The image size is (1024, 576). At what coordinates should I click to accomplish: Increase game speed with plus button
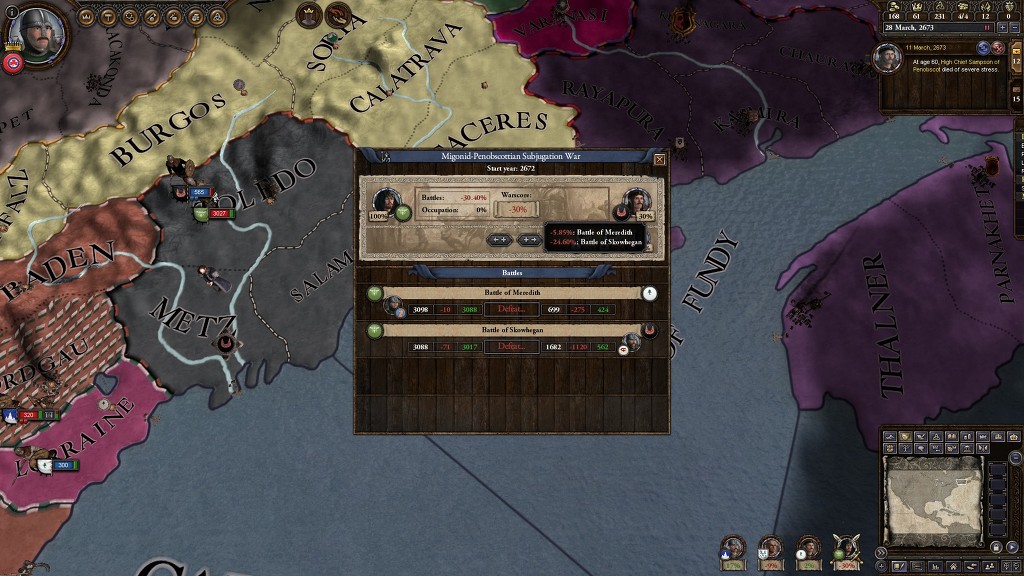point(1003,28)
